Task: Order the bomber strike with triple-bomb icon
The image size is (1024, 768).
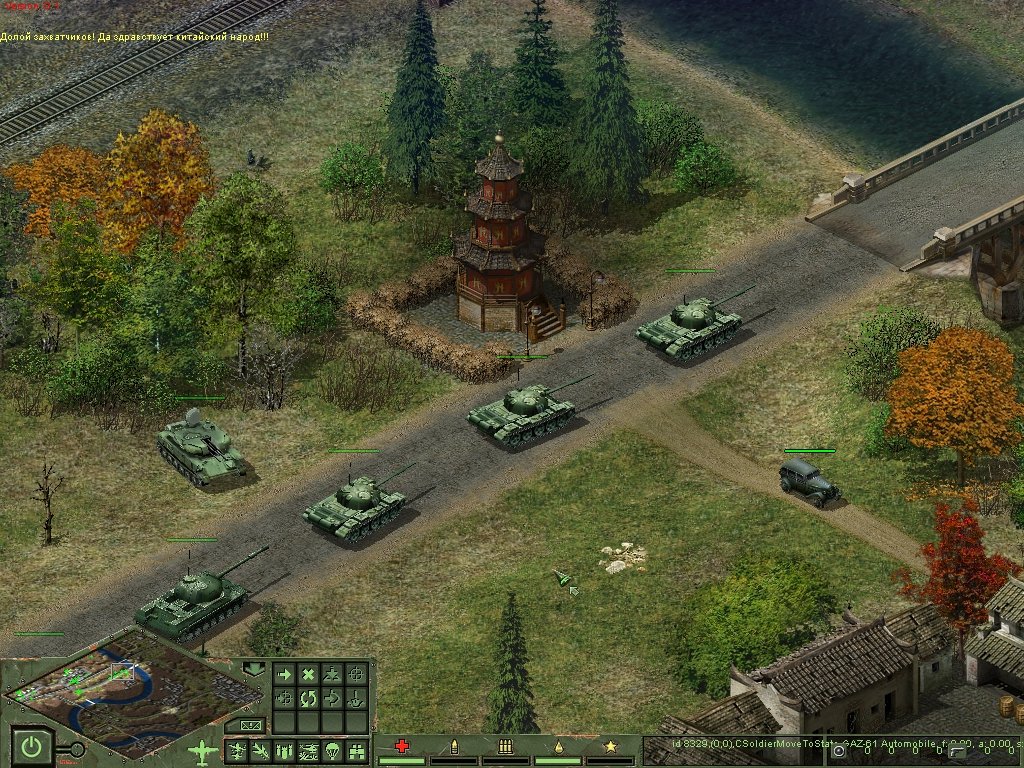Action: [x=284, y=751]
